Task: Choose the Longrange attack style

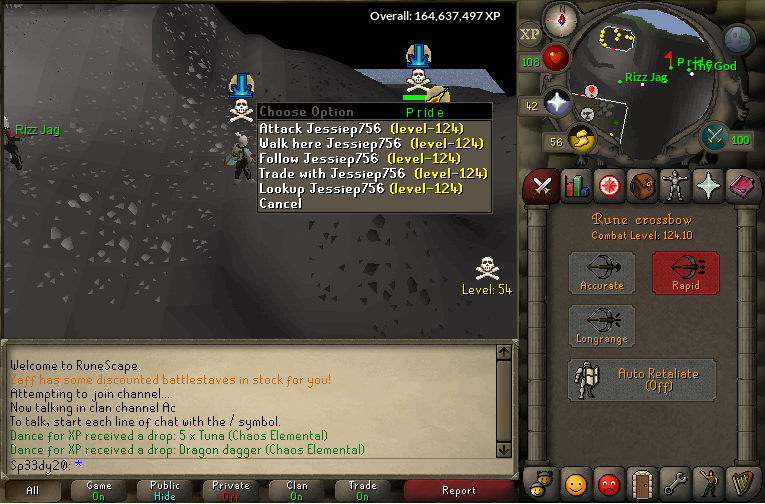Action: point(602,327)
